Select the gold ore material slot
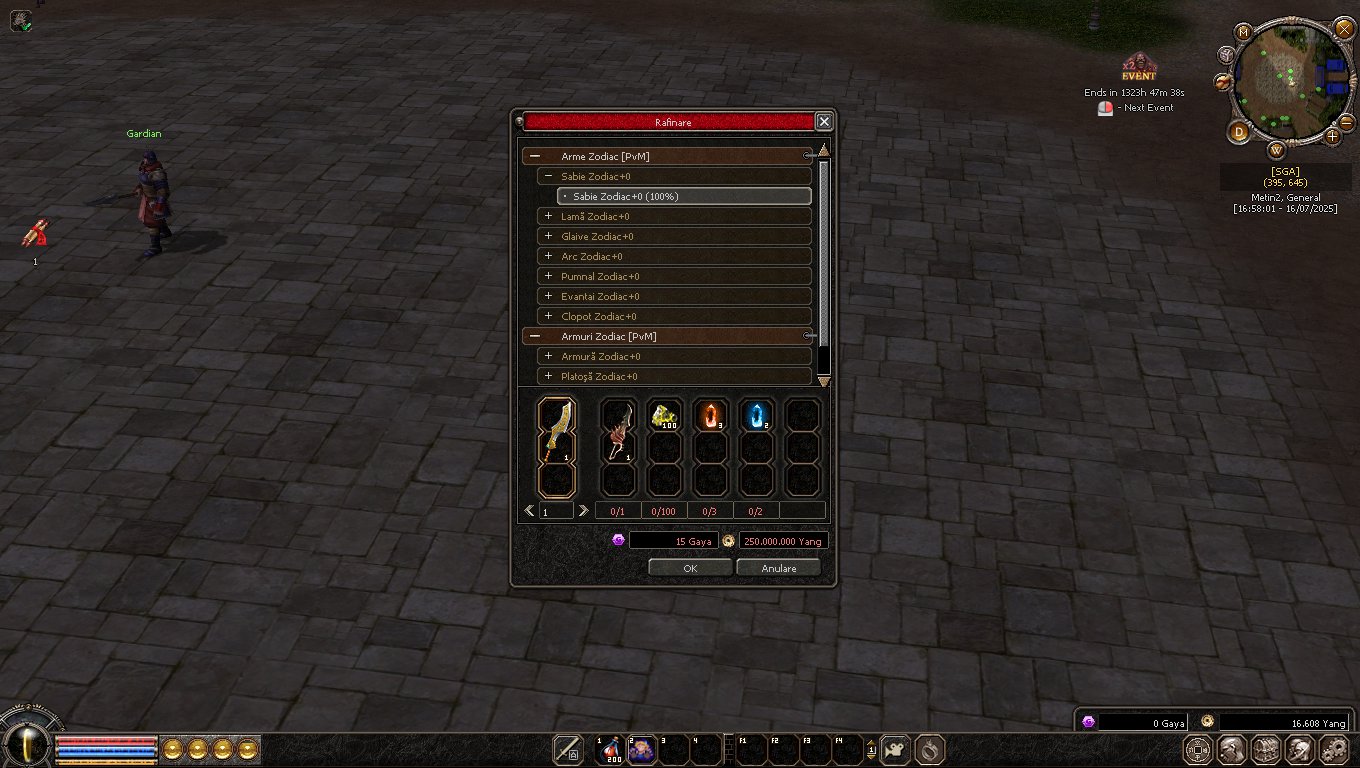 663,415
